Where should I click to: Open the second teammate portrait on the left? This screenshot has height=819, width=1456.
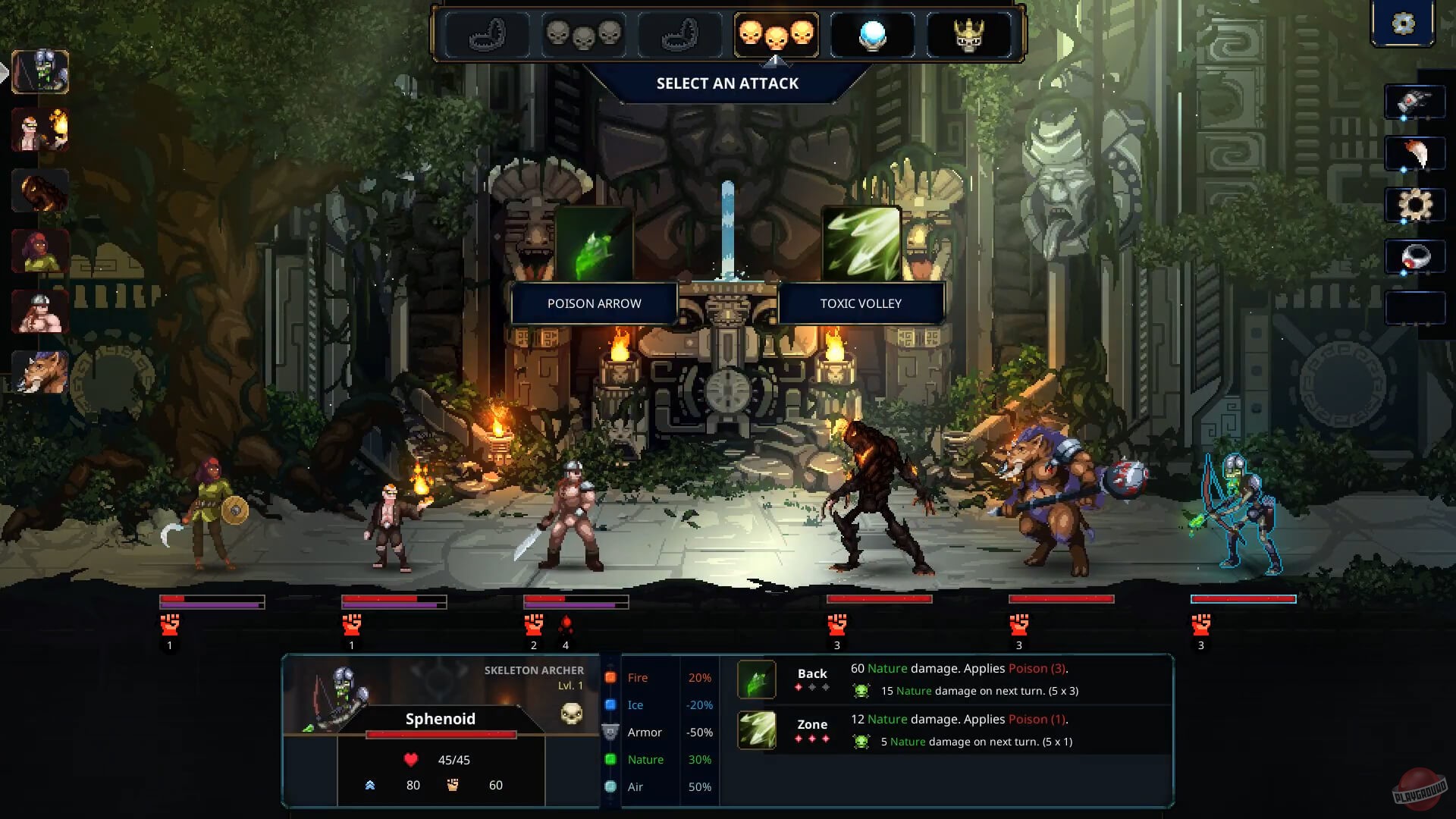point(40,130)
